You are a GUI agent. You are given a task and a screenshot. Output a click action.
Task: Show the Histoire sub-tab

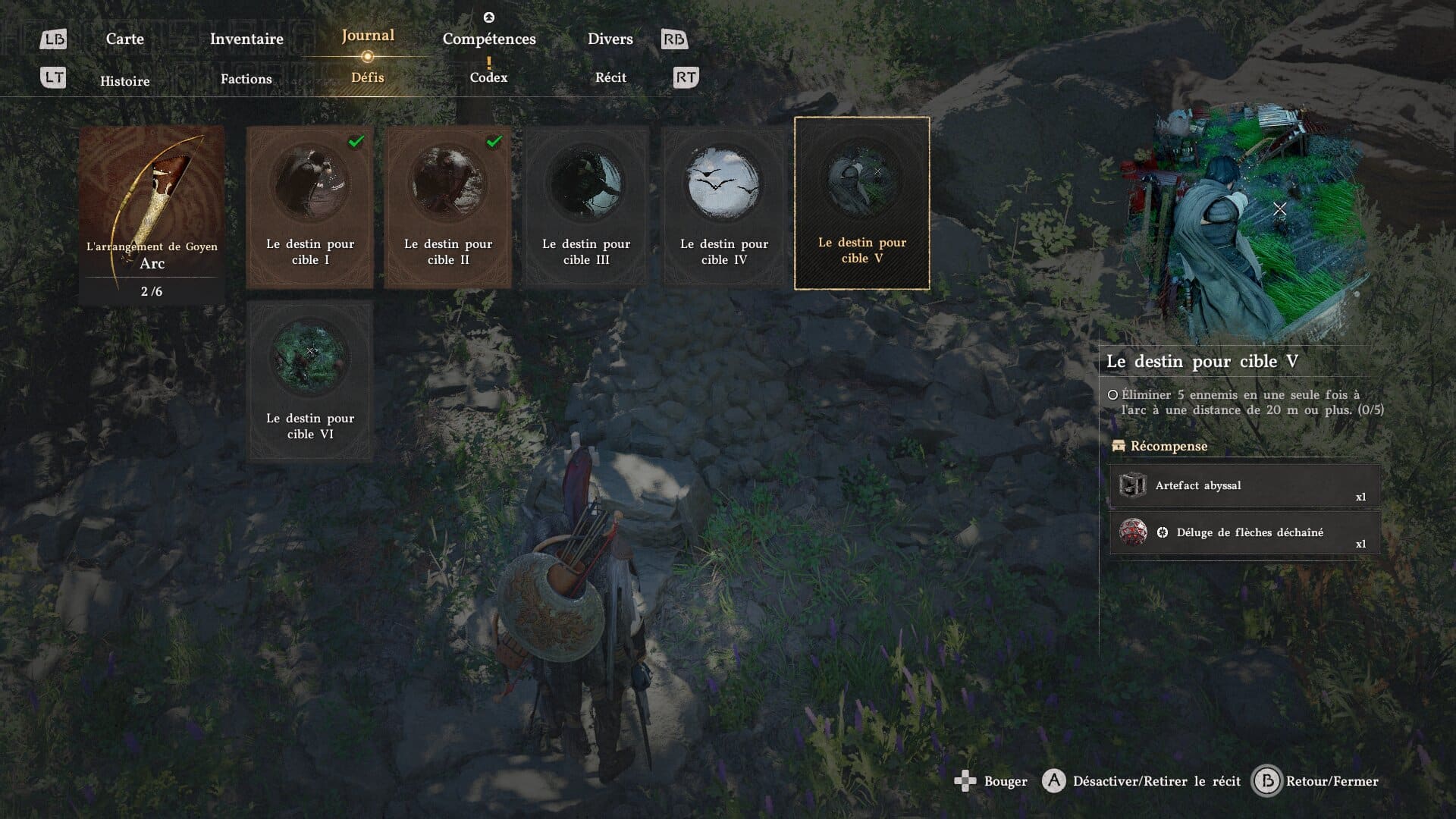click(x=125, y=80)
